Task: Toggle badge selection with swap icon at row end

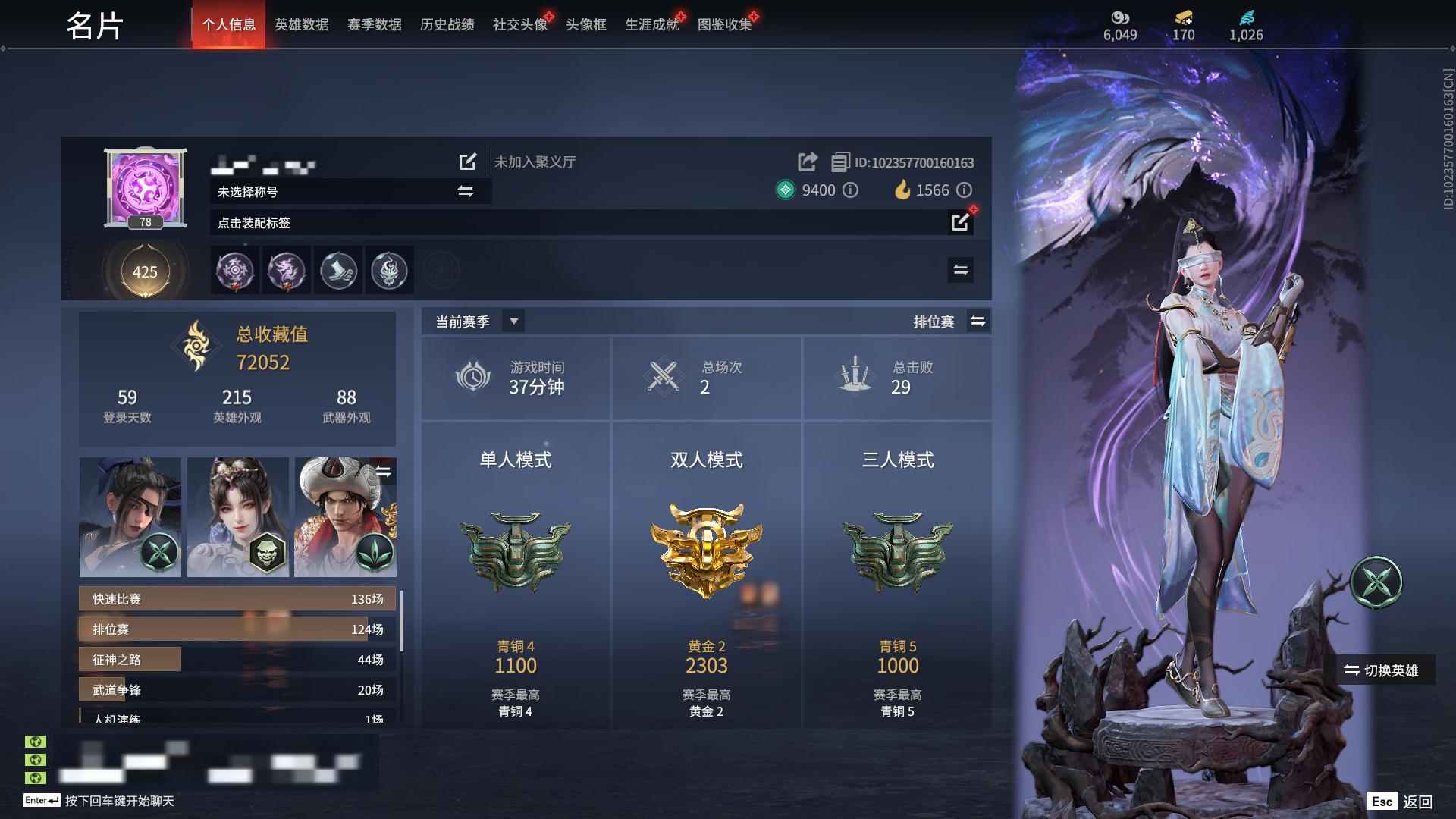Action: pyautogui.click(x=960, y=270)
